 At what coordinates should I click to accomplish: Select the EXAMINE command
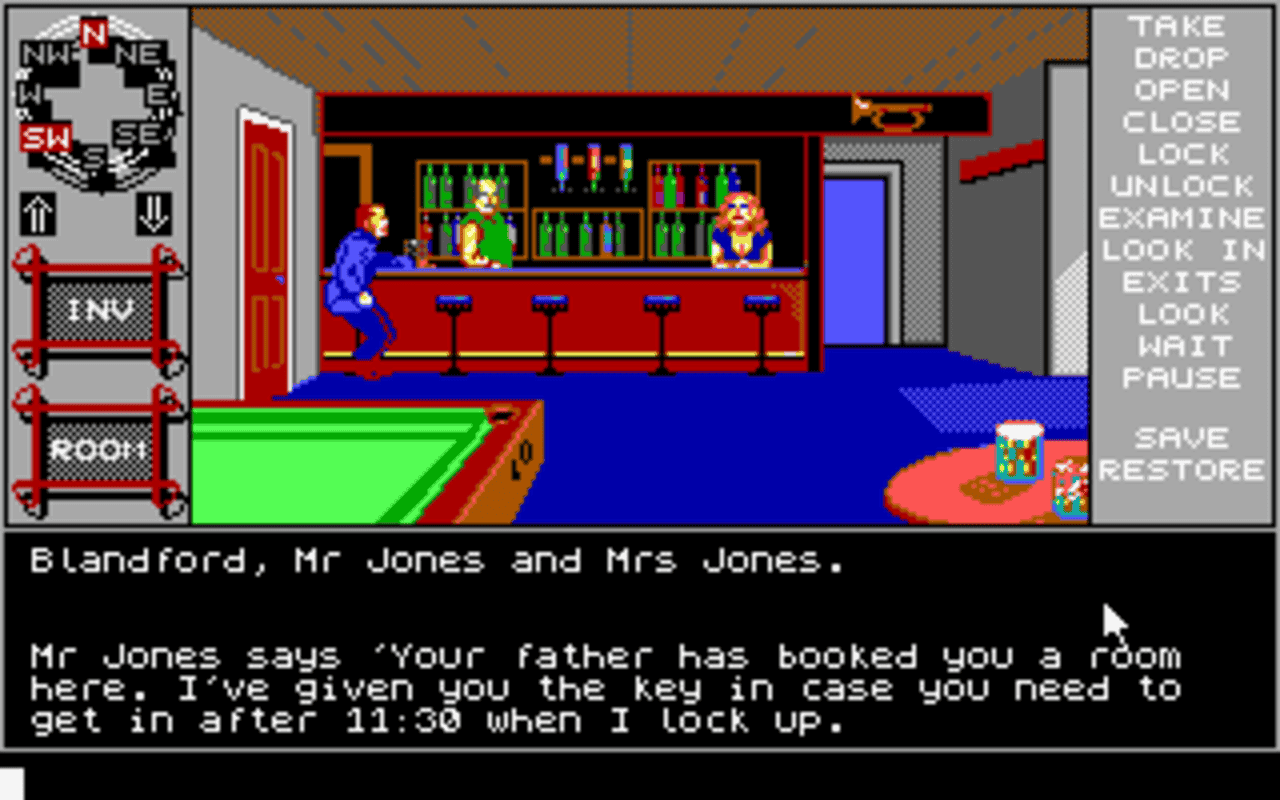[1182, 218]
